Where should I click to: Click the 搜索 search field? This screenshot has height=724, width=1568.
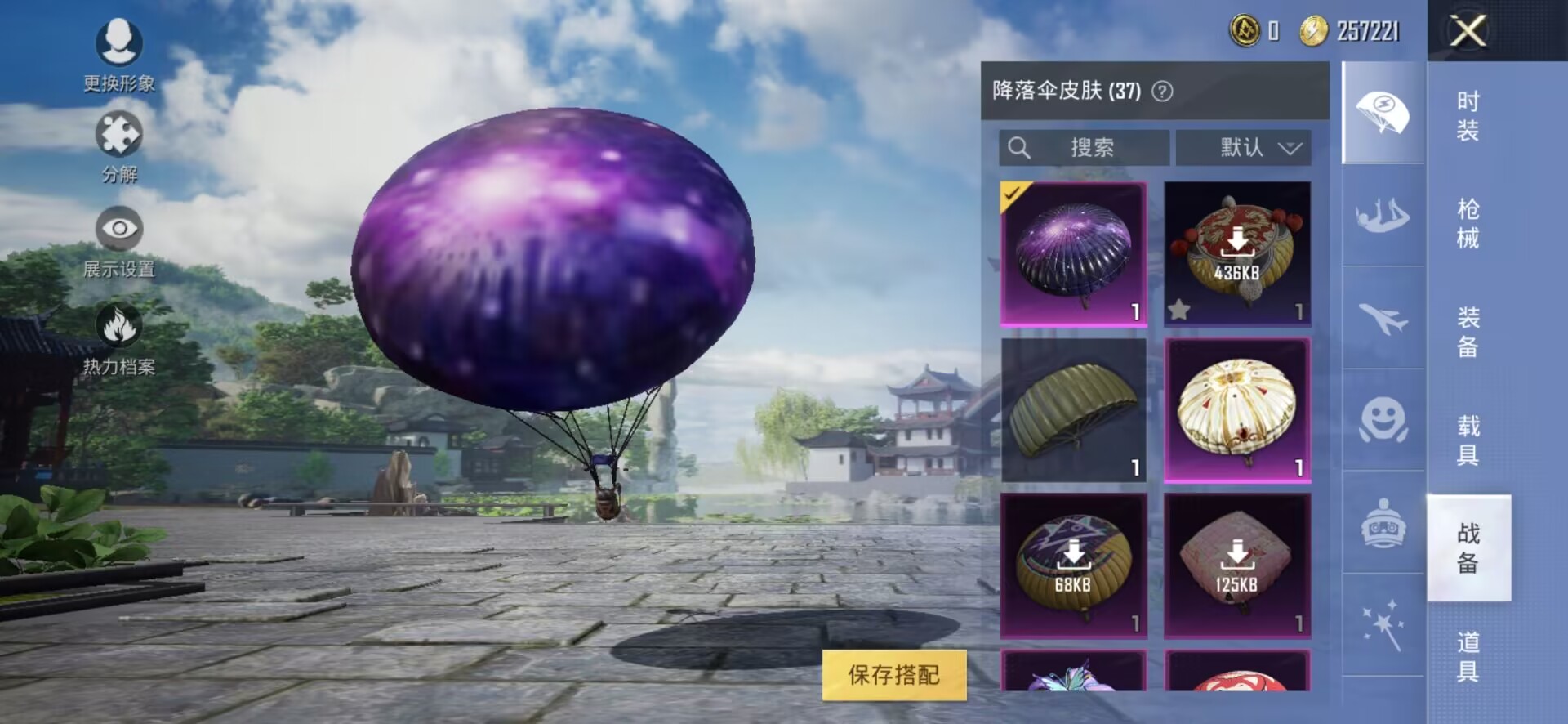[x=1084, y=148]
